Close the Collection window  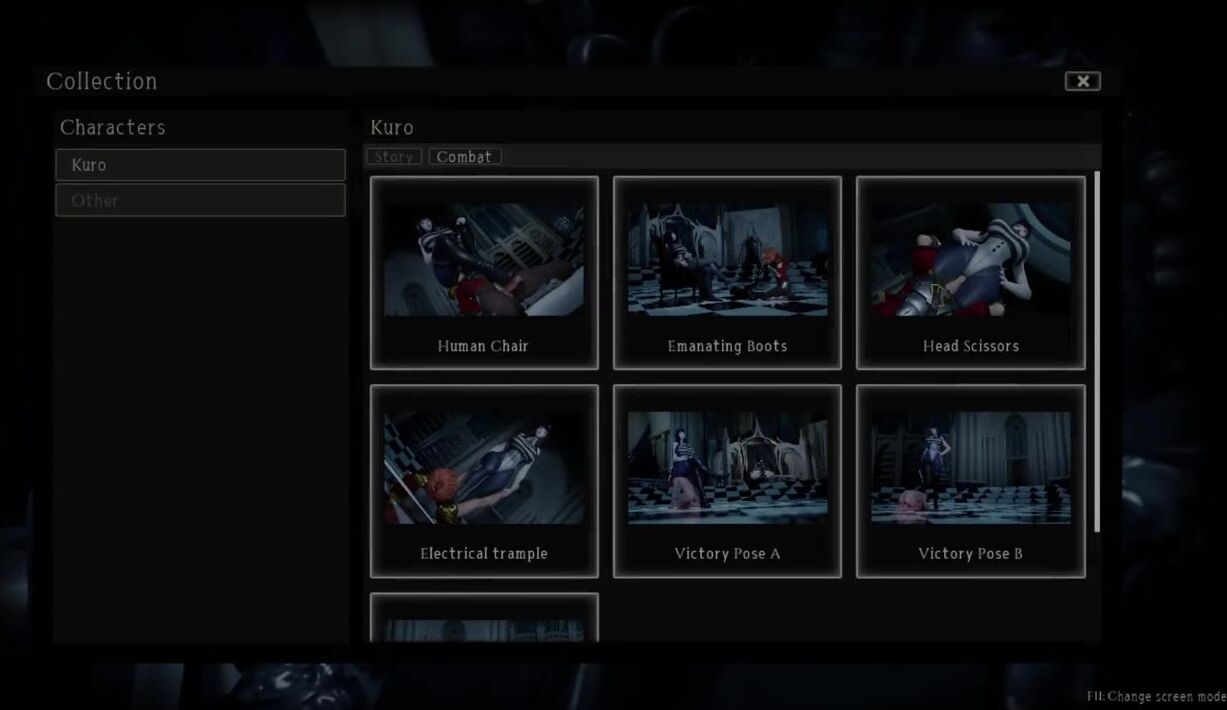(1082, 82)
